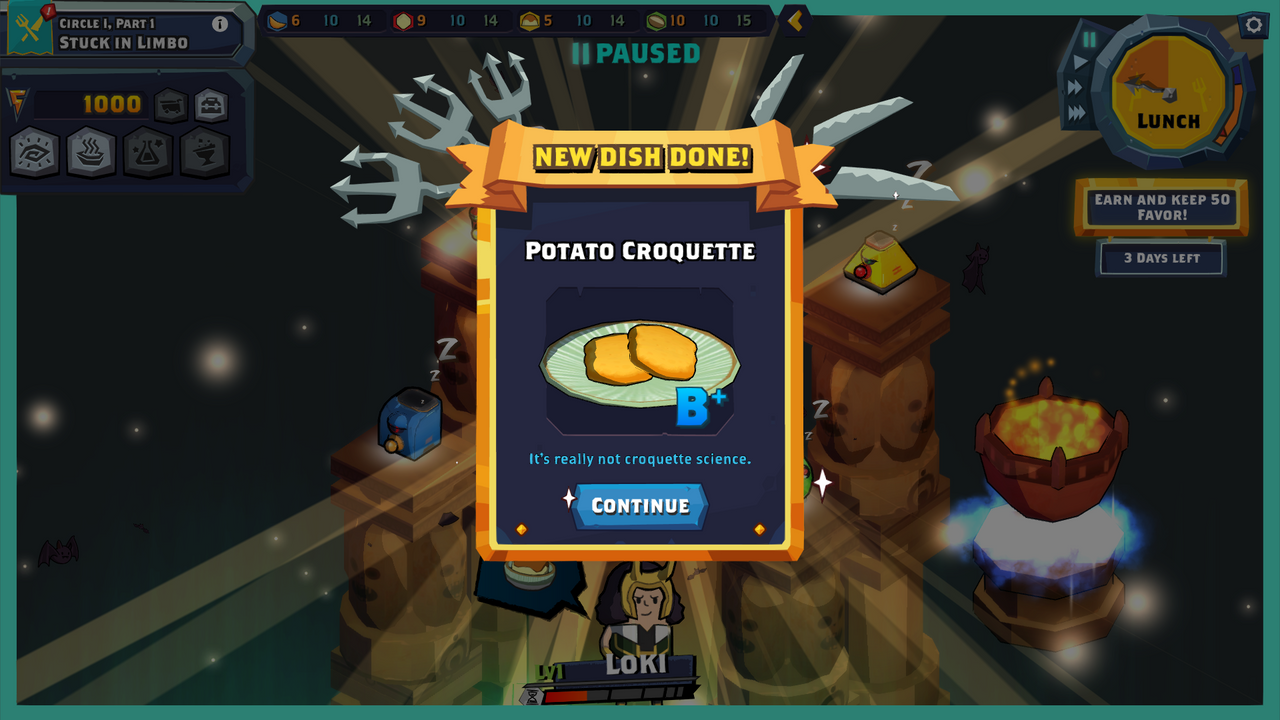Open the settings gear
The image size is (1280, 720).
(1253, 26)
